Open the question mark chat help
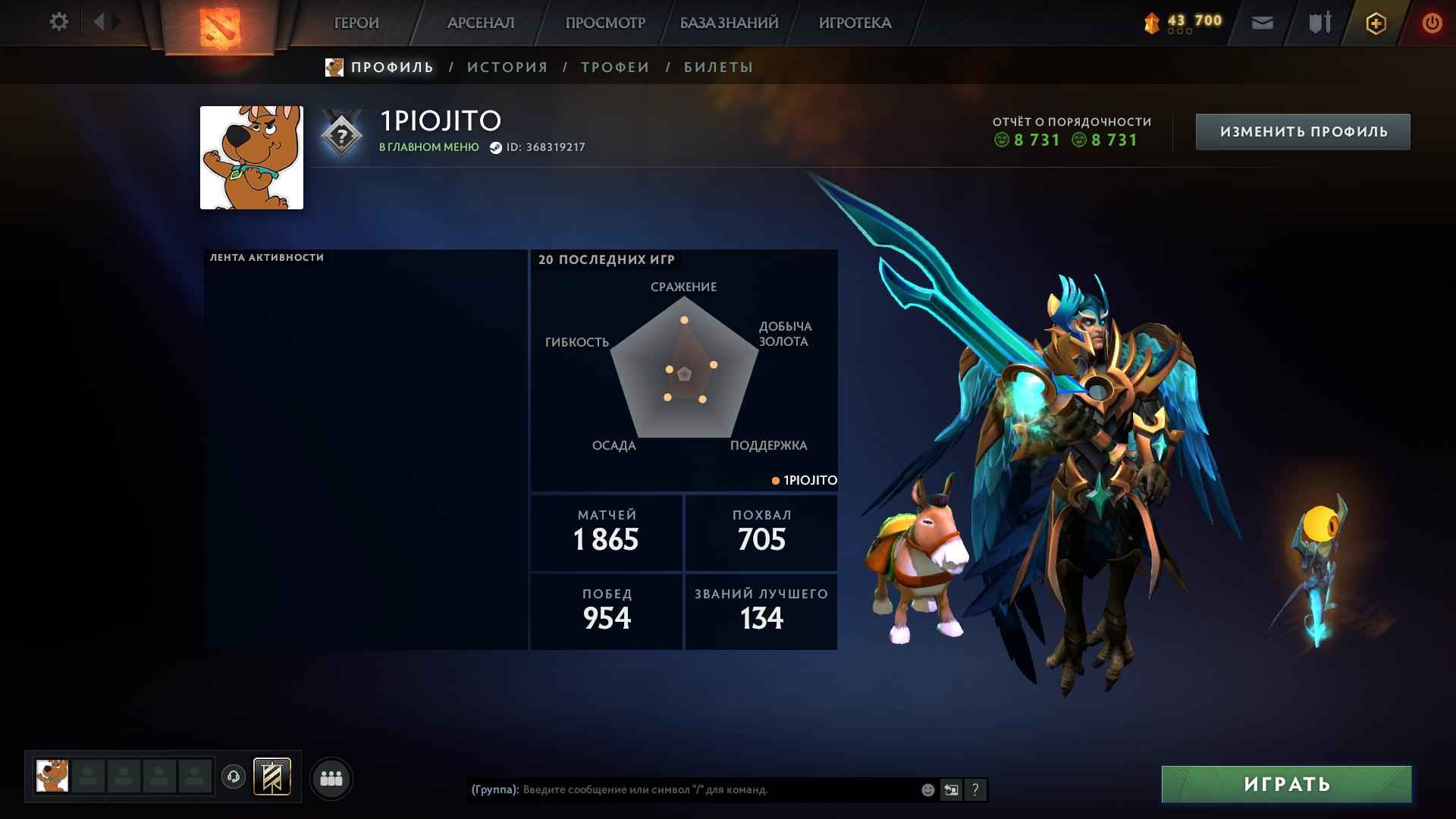 point(976,789)
